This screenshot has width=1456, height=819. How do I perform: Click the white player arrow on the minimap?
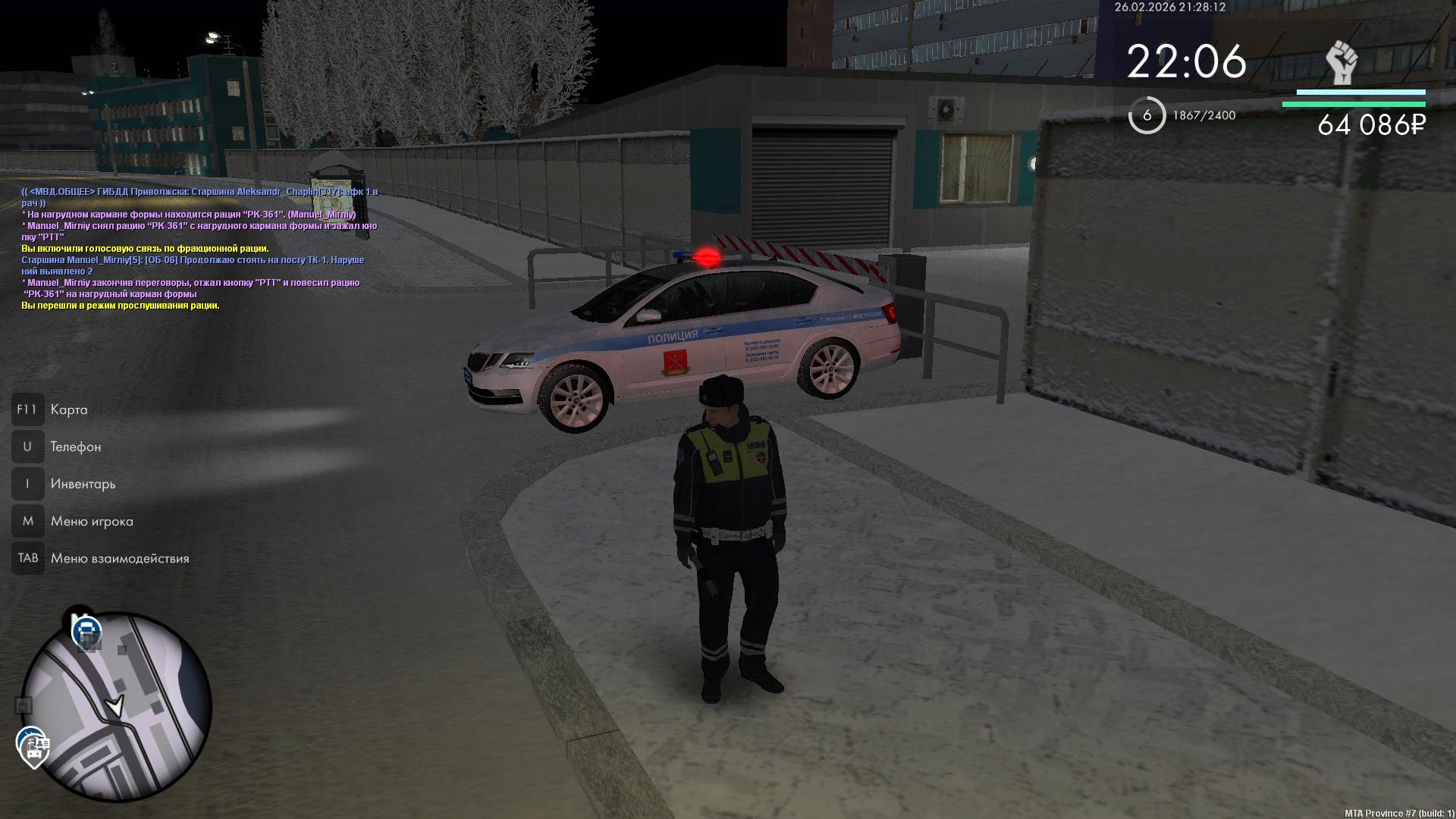(115, 707)
